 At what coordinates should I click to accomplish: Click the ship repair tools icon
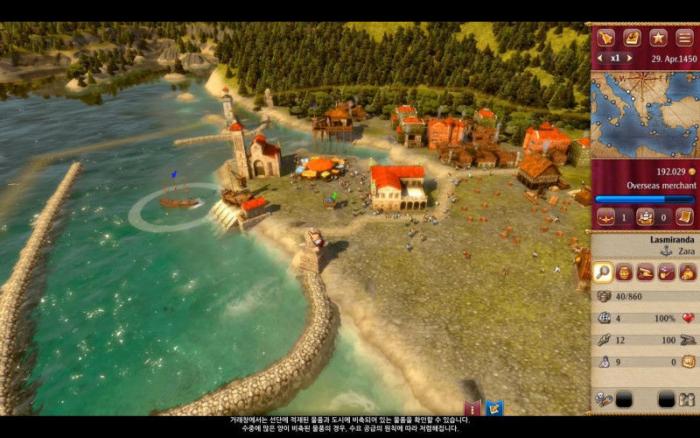point(604,399)
